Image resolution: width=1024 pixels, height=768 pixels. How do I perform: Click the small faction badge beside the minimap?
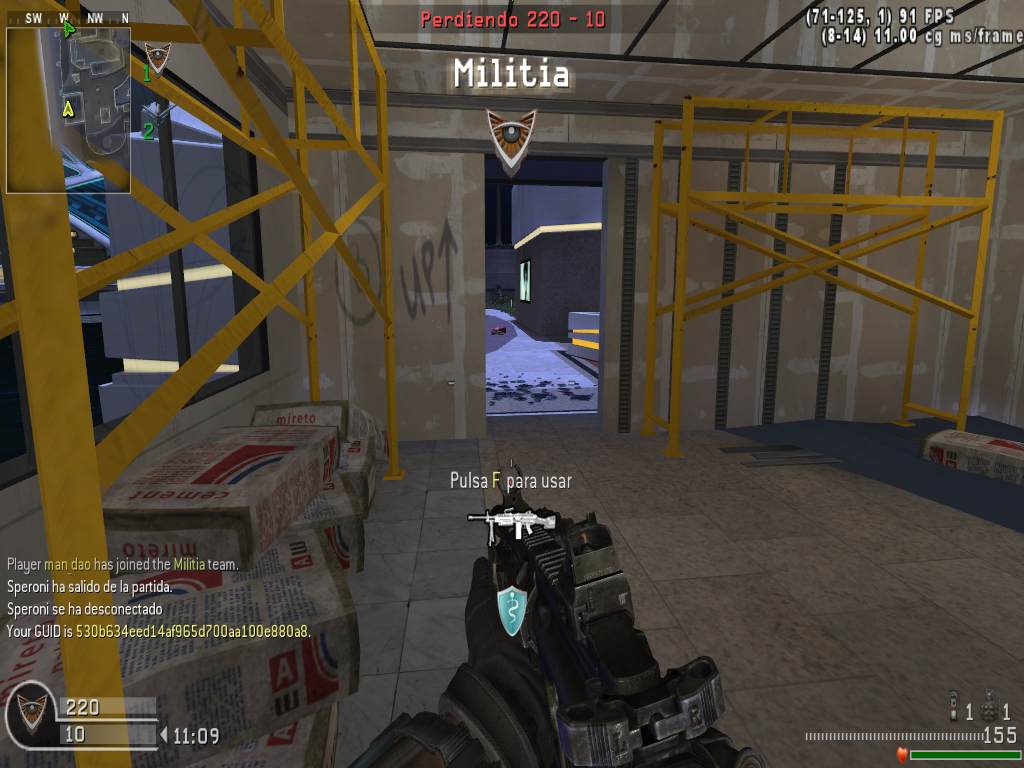point(157,56)
